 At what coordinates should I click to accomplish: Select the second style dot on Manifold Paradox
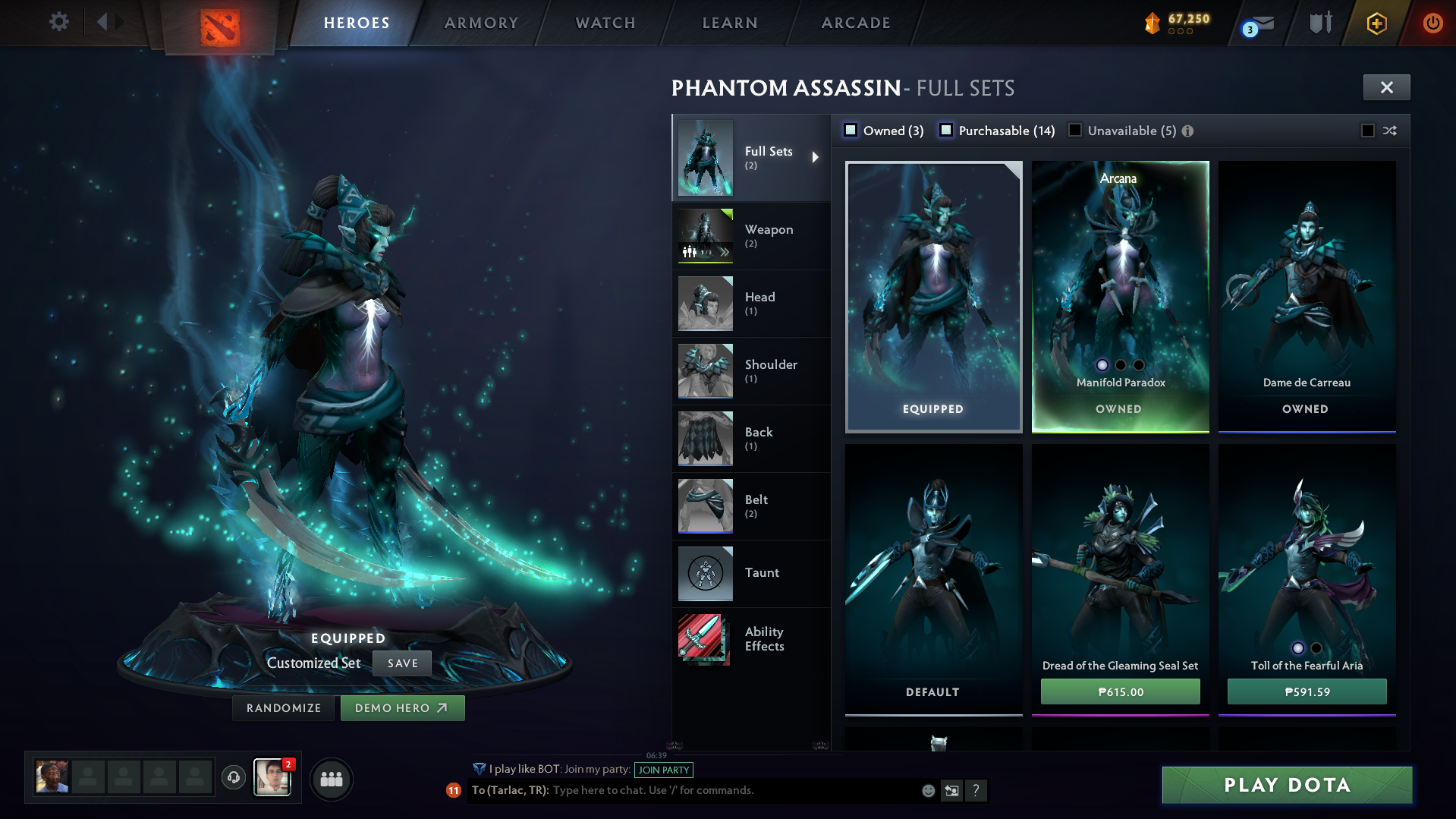[1119, 365]
